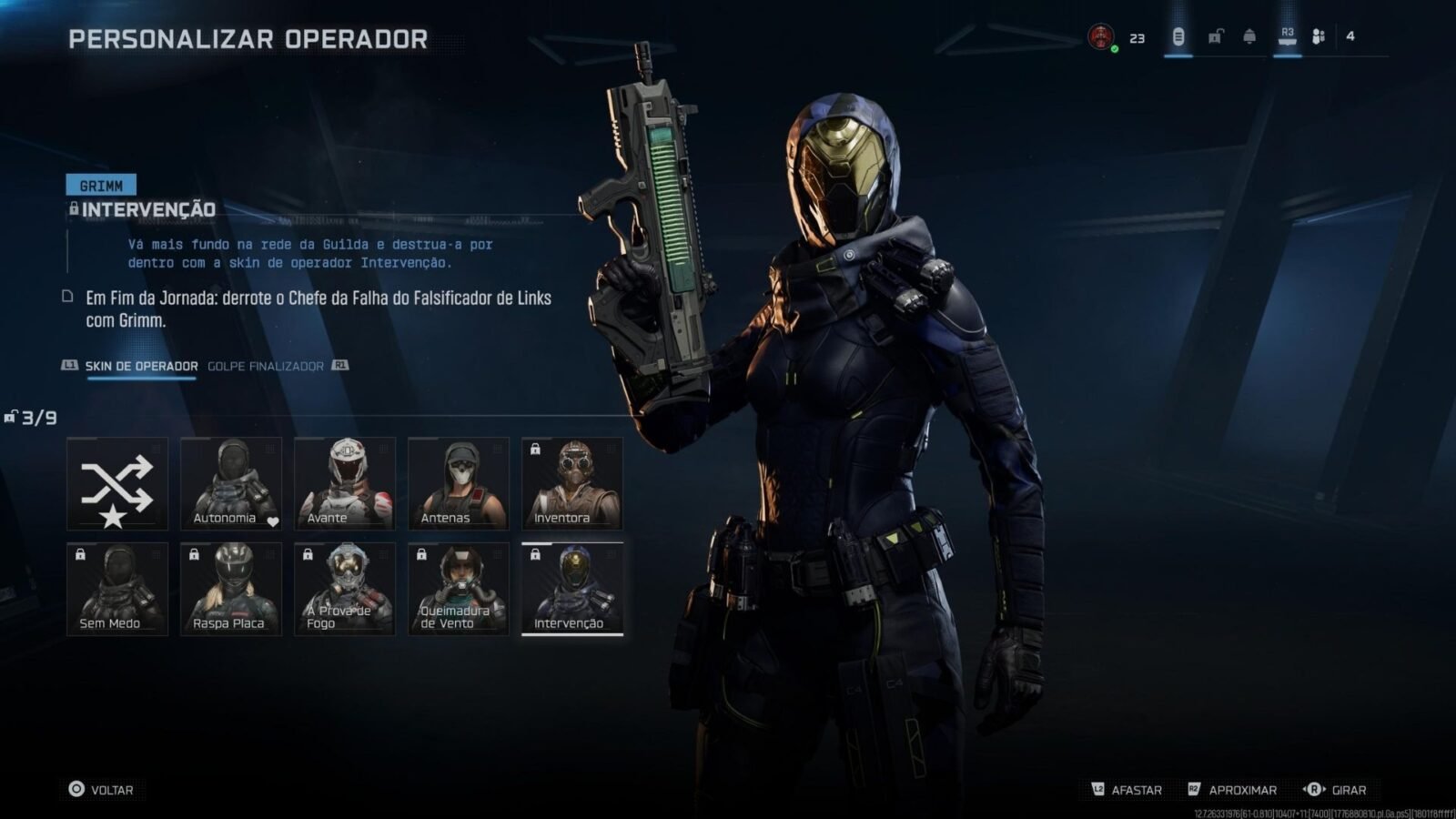Preview the Queimadura de Vento skin
Image resolution: width=1456 pixels, height=819 pixels.
tap(459, 589)
